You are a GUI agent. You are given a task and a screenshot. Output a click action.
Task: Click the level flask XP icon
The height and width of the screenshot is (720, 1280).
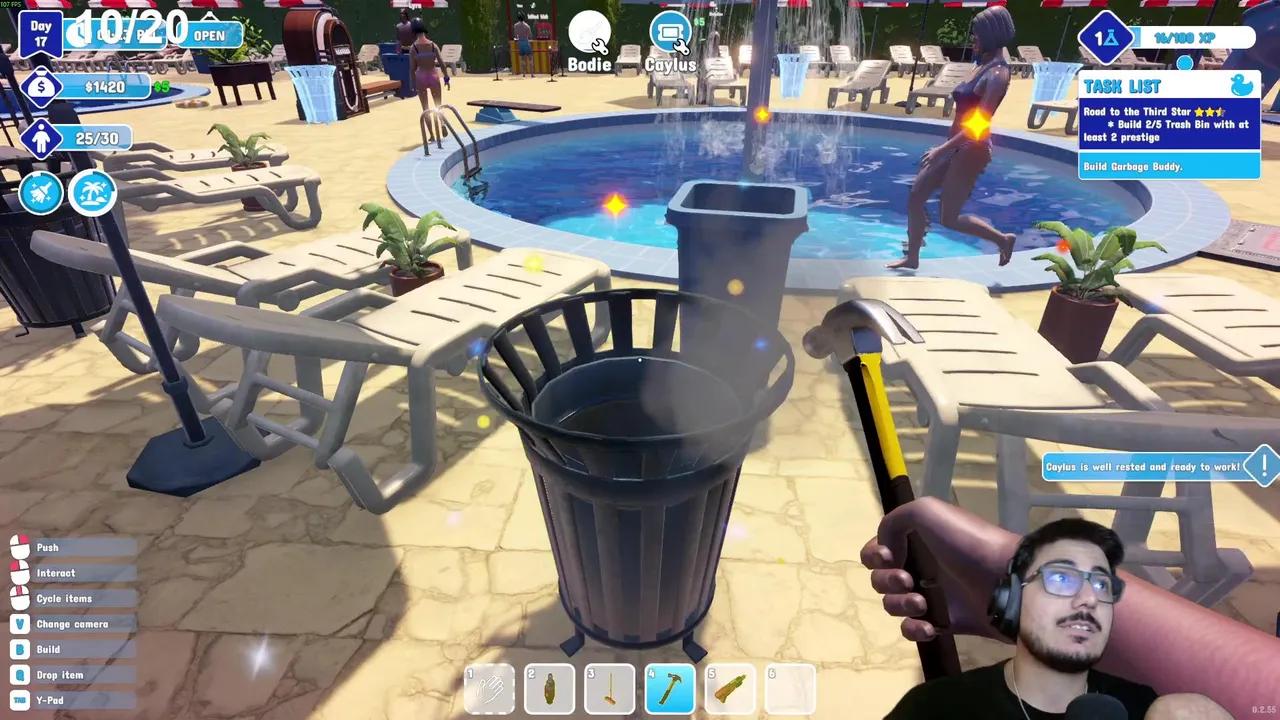tap(1104, 38)
